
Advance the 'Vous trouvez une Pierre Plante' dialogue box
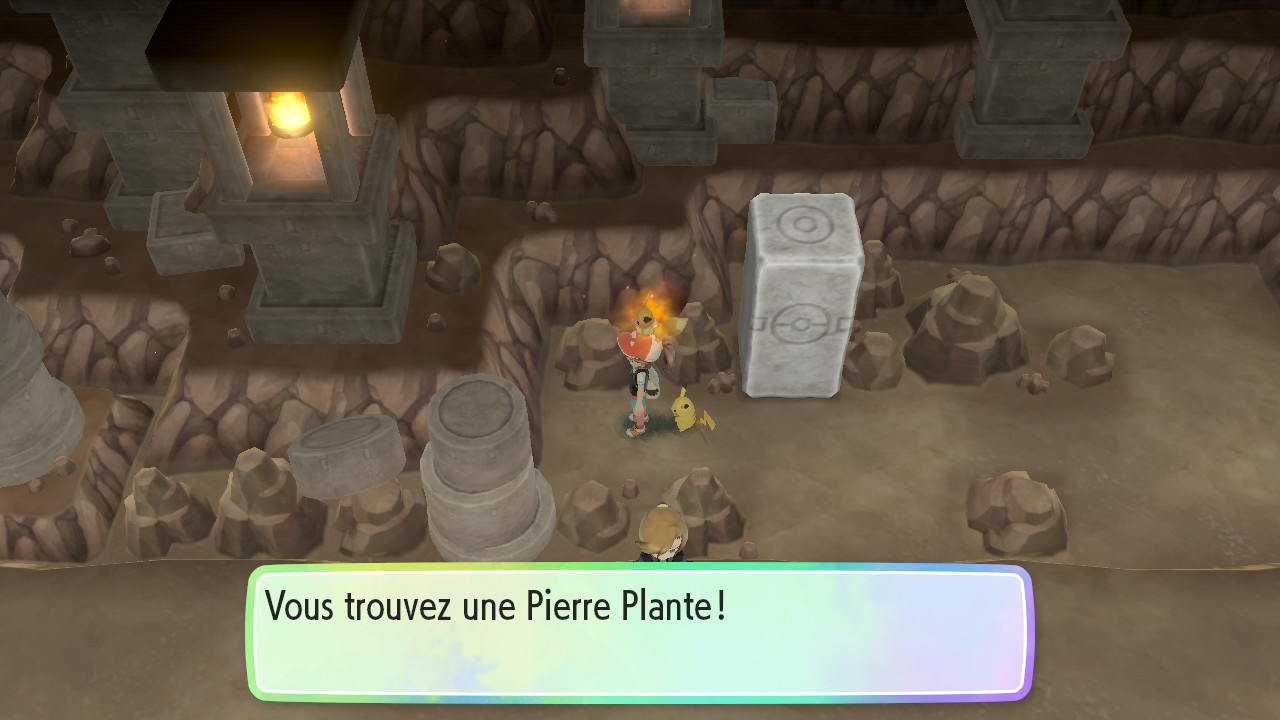tap(640, 632)
